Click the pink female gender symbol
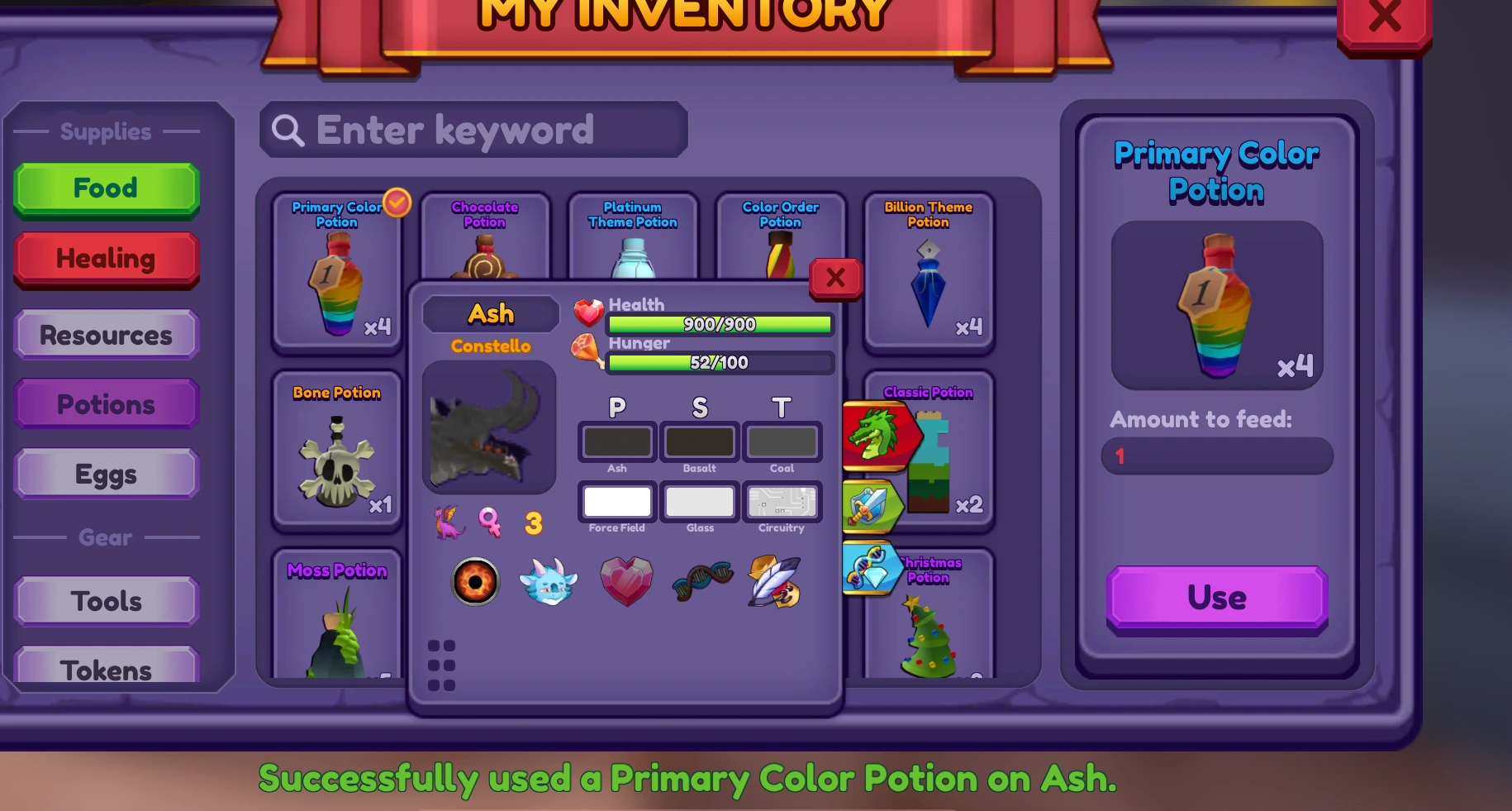Image resolution: width=1512 pixels, height=811 pixels. [491, 522]
